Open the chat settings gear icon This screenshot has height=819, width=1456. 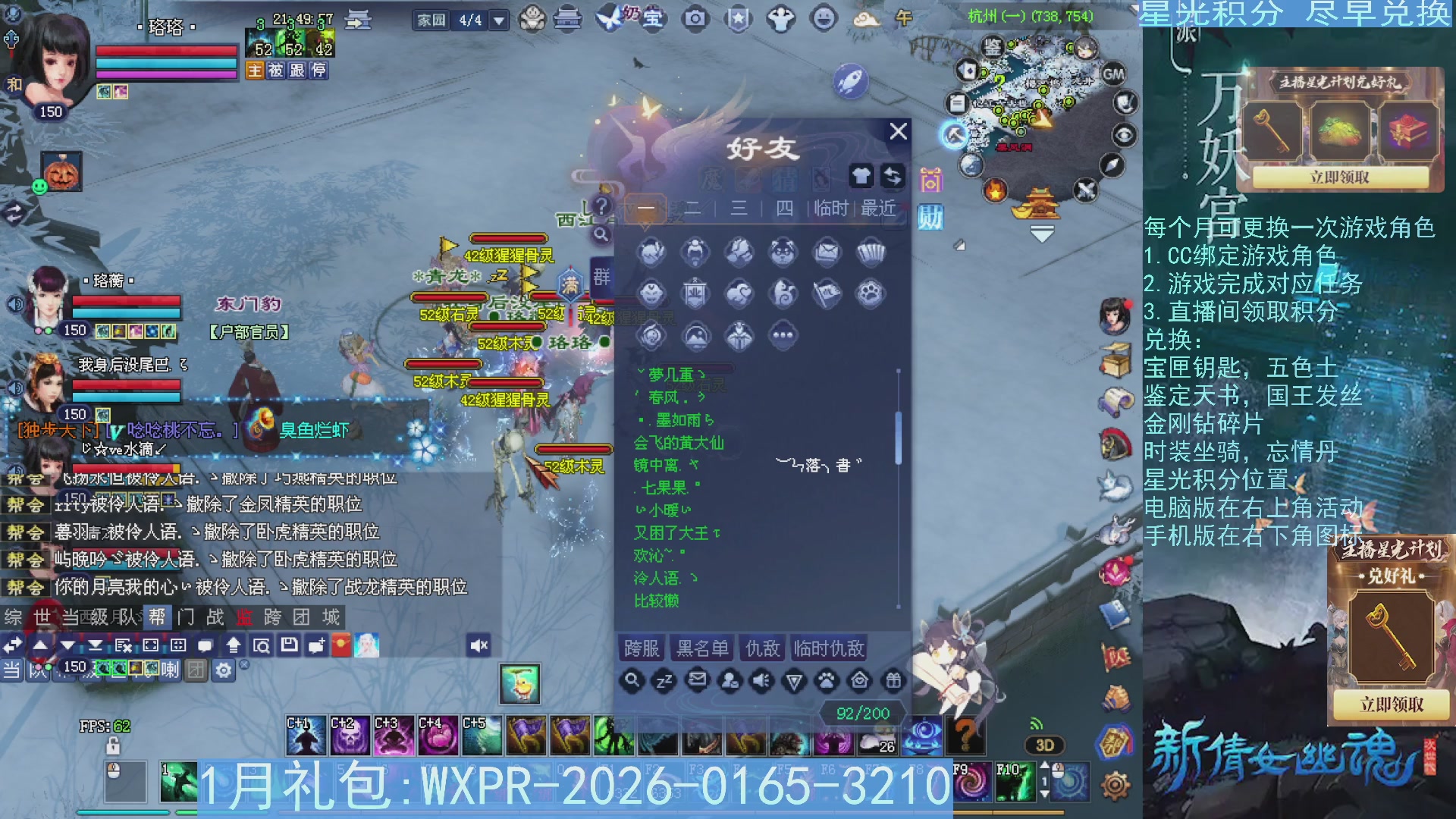point(223,670)
